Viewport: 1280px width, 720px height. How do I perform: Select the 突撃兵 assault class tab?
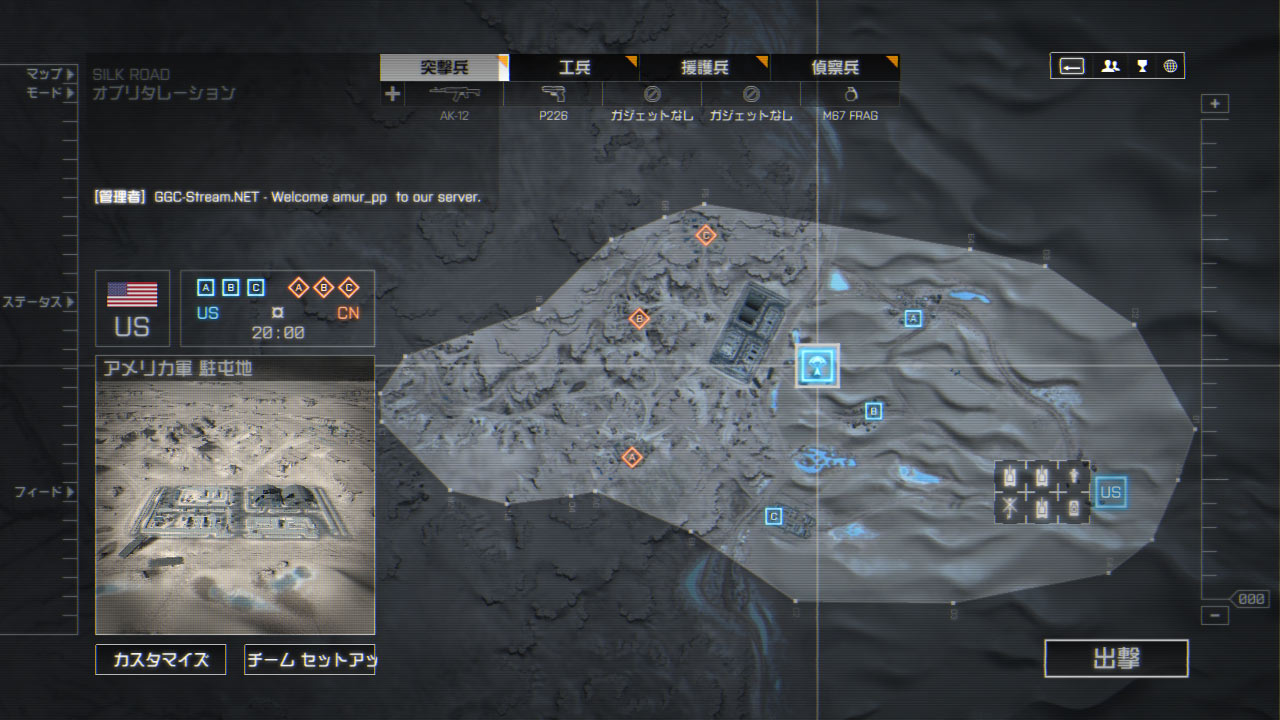(444, 68)
